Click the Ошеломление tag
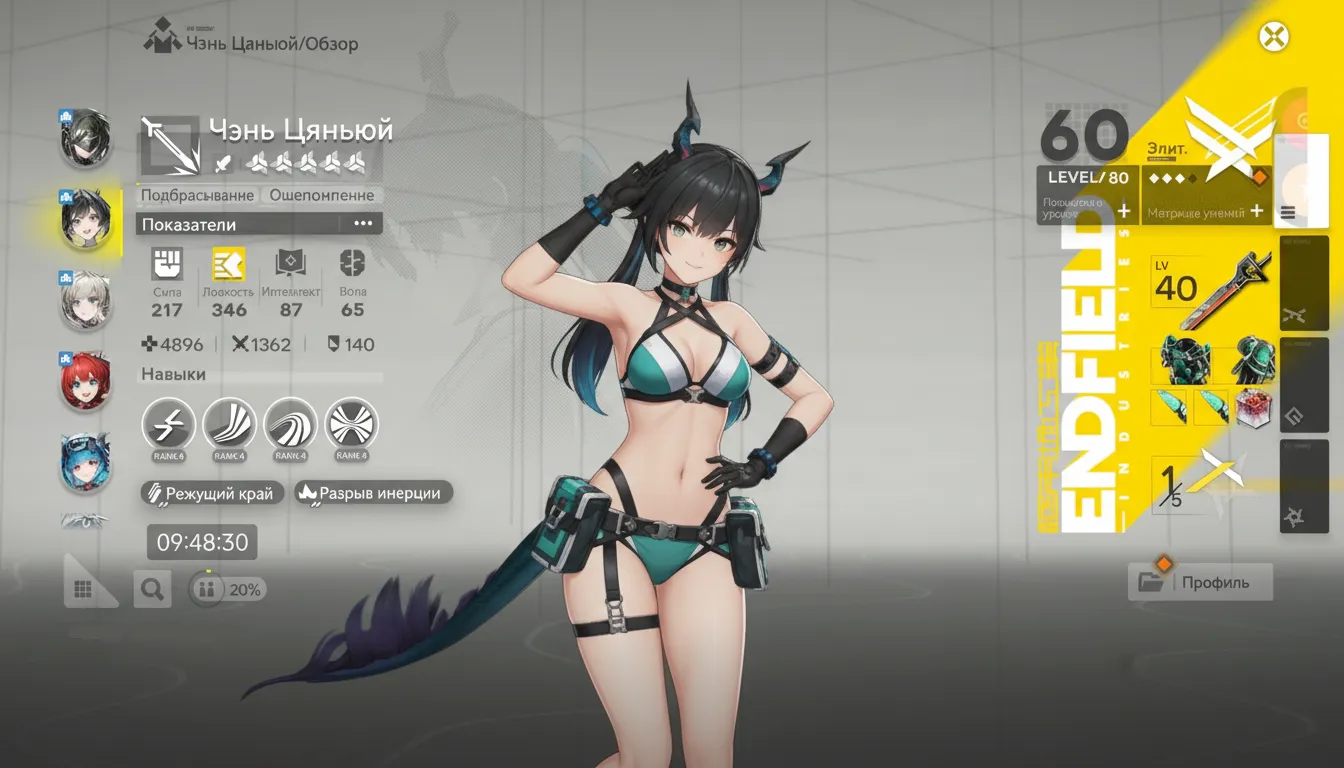 (322, 195)
